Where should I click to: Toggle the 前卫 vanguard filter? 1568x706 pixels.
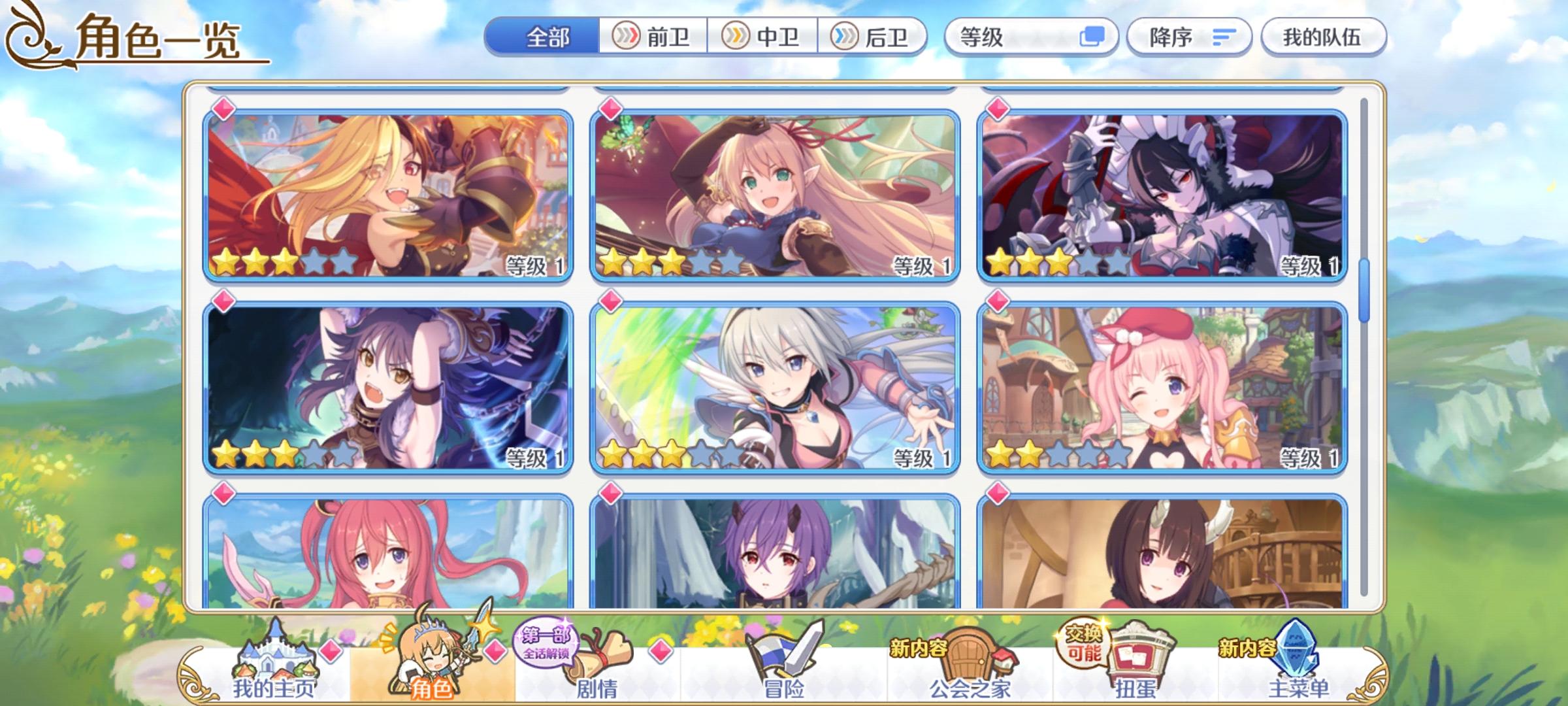[653, 37]
